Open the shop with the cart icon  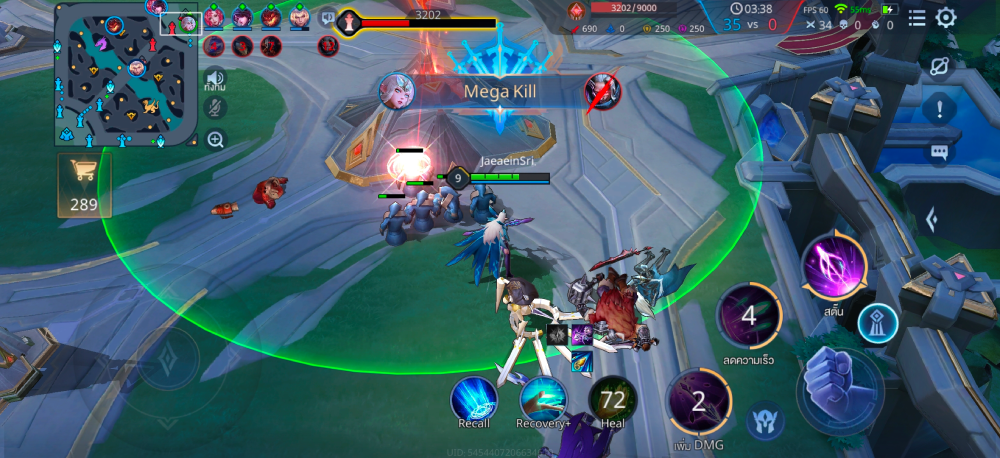click(x=84, y=184)
